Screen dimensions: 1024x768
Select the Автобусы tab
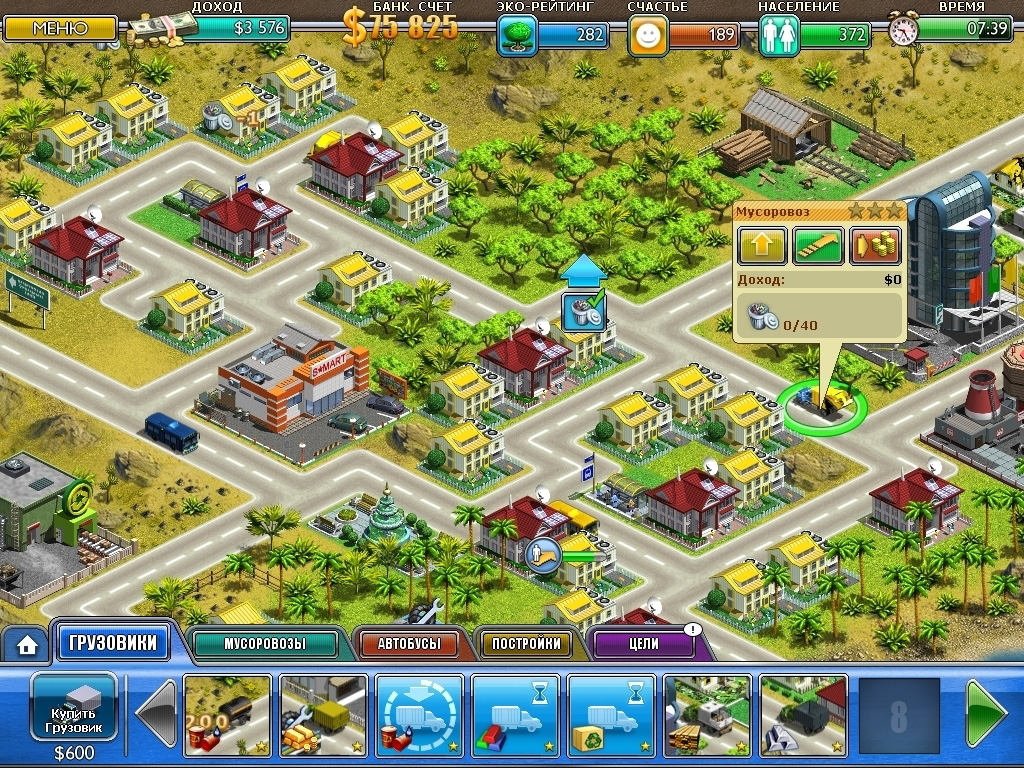tap(408, 644)
